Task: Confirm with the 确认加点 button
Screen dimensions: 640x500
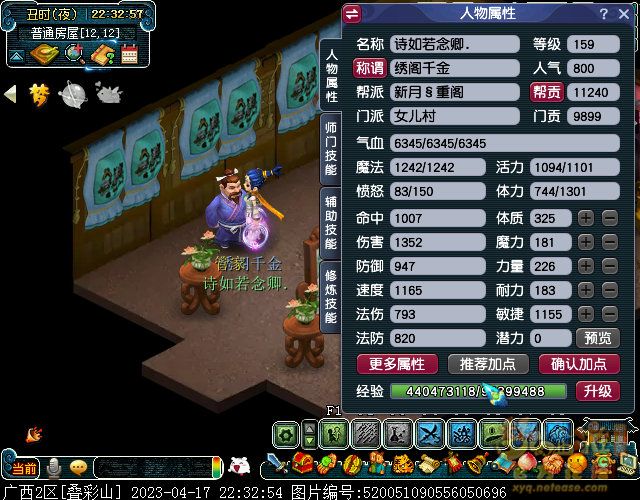Action: point(578,364)
